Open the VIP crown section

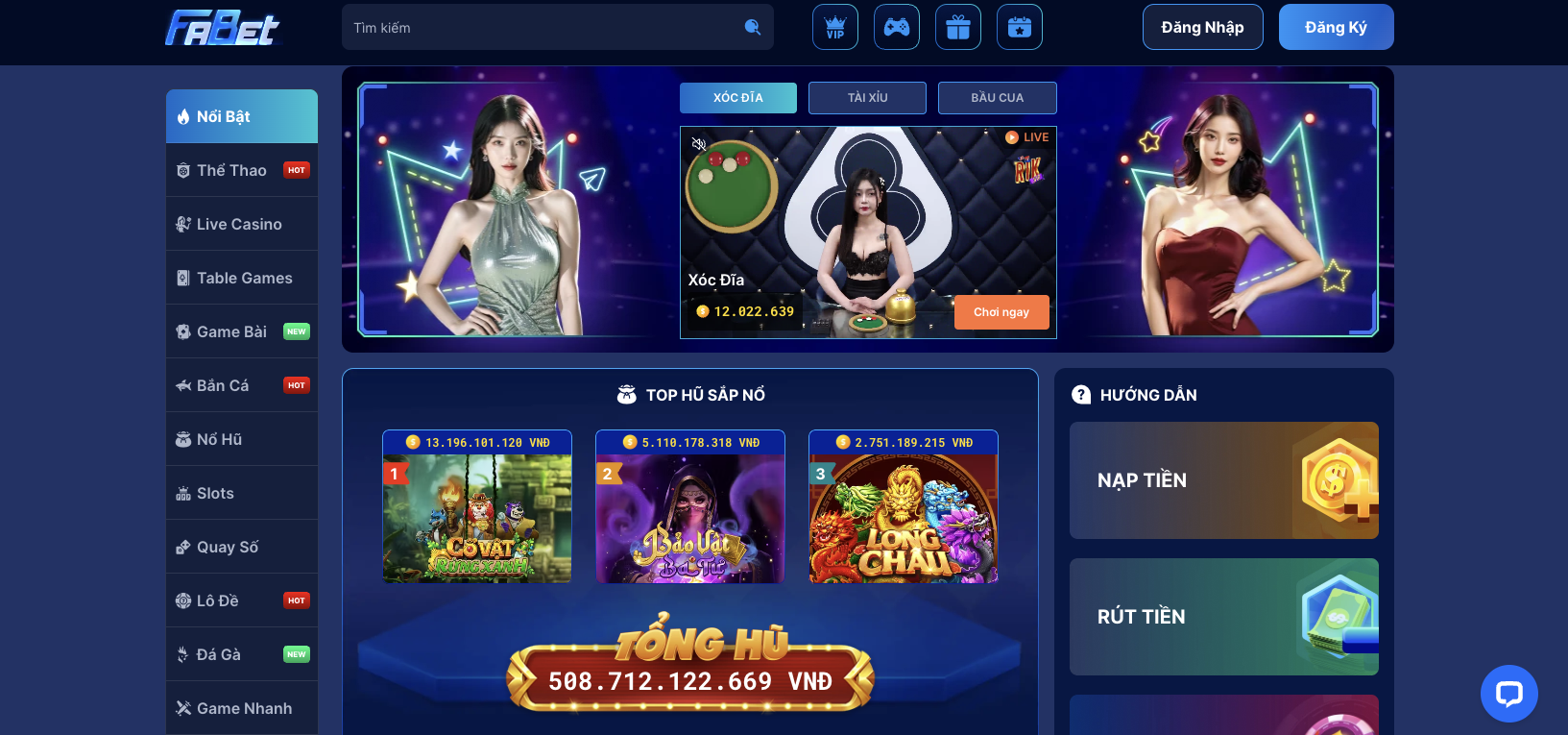[x=834, y=27]
